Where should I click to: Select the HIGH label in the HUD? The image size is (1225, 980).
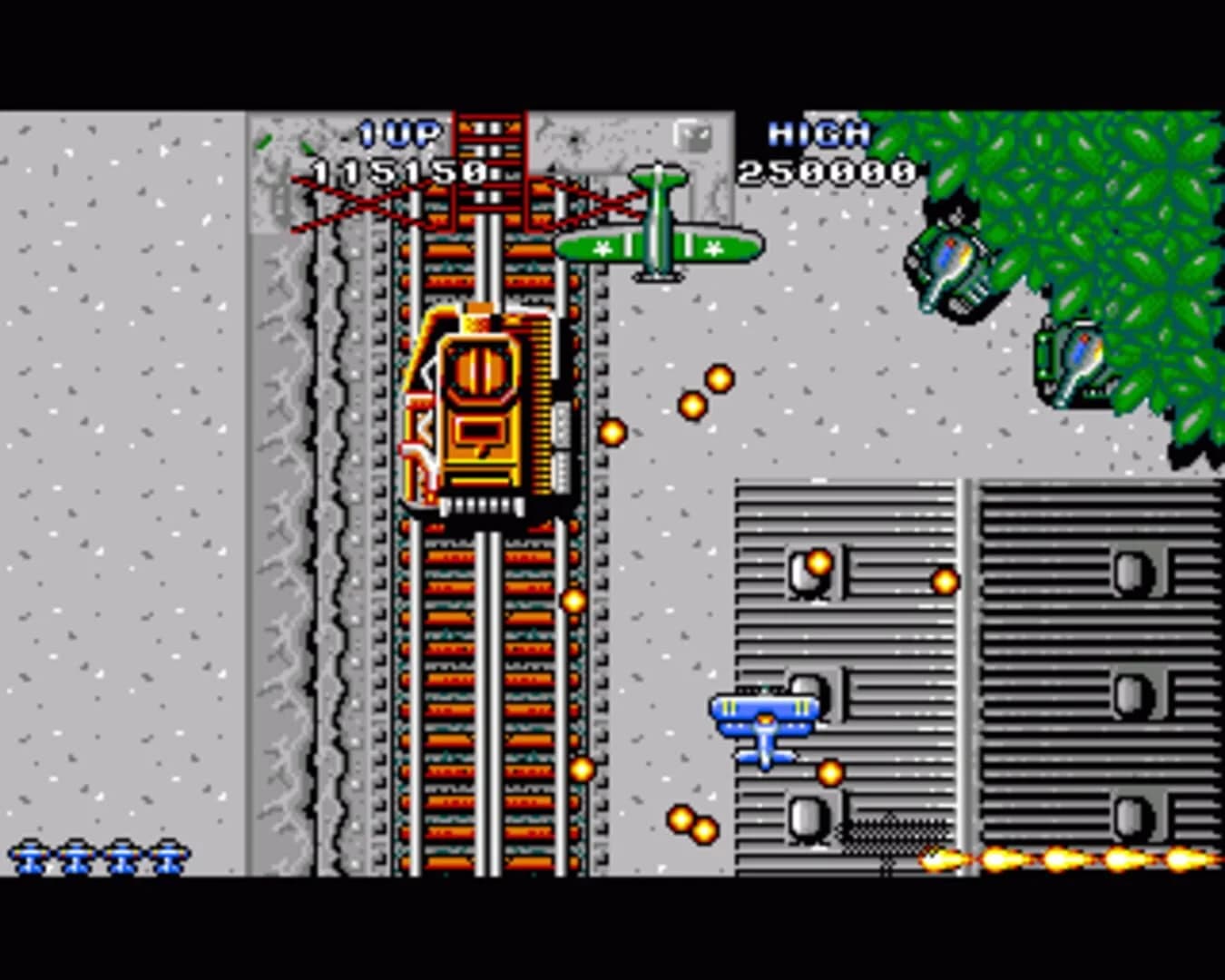click(x=819, y=132)
